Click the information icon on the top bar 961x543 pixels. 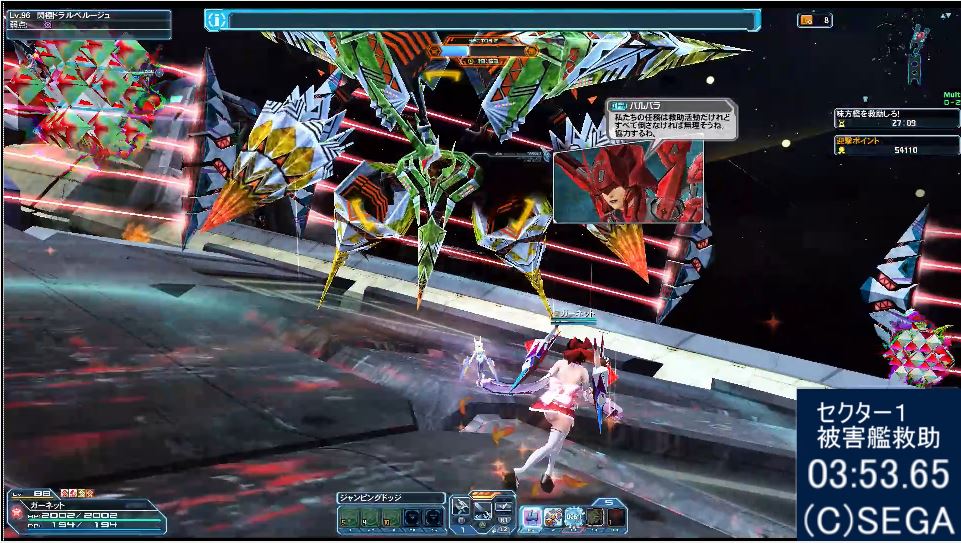tap(215, 19)
